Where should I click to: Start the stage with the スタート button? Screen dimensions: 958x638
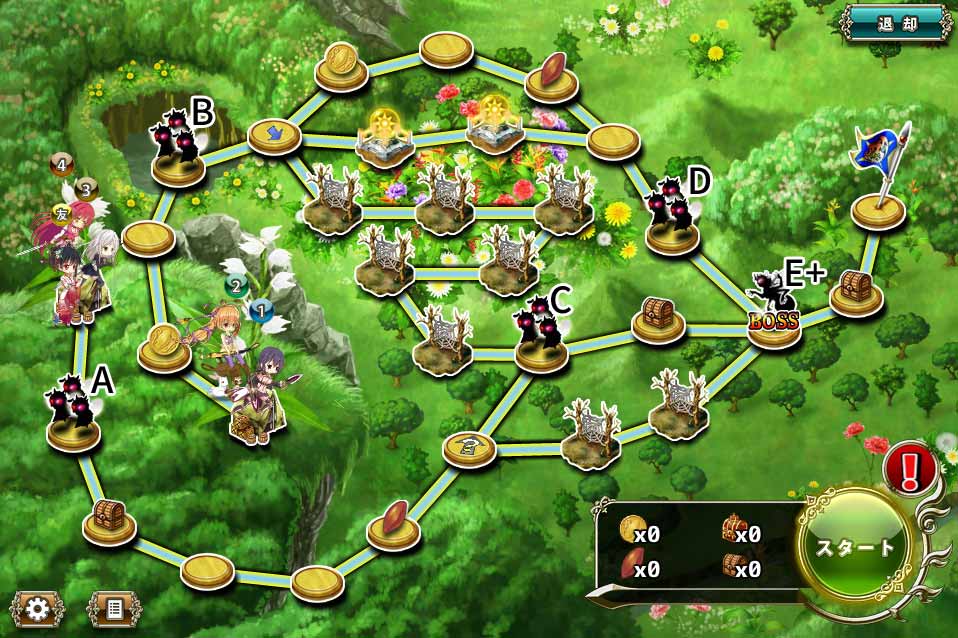pyautogui.click(x=857, y=547)
